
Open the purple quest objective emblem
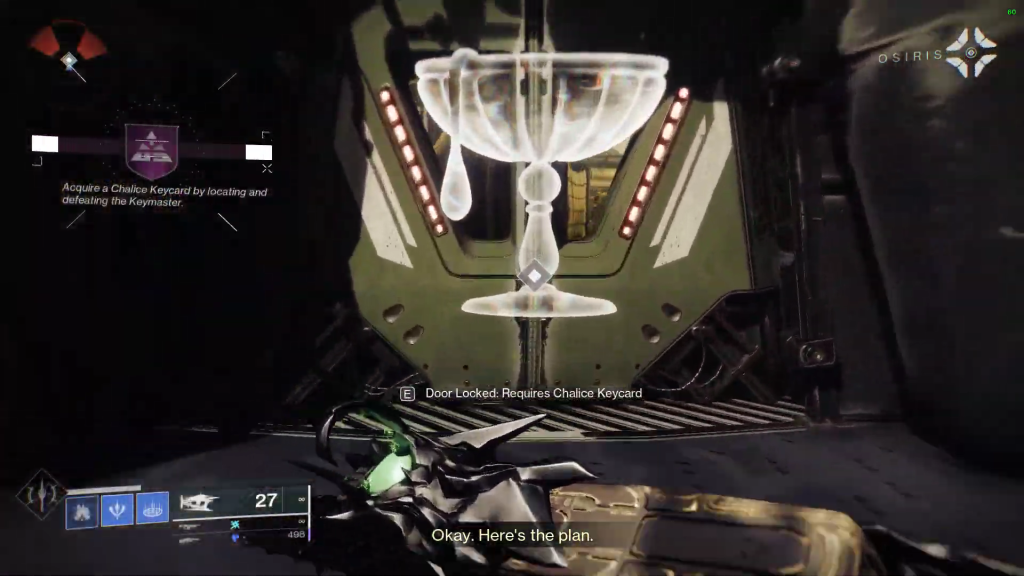tap(152, 150)
